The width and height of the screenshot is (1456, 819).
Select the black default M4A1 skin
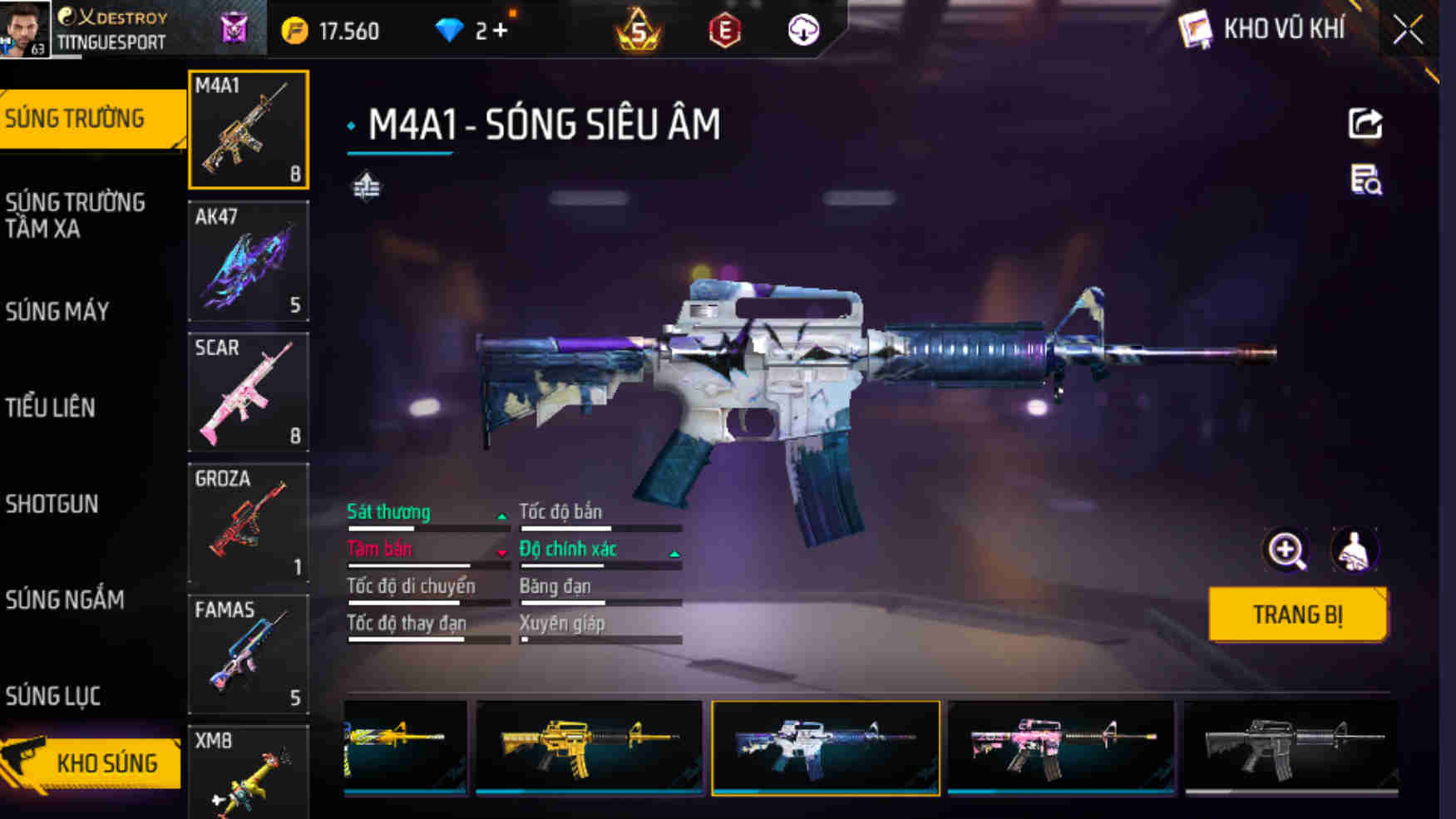[1291, 748]
